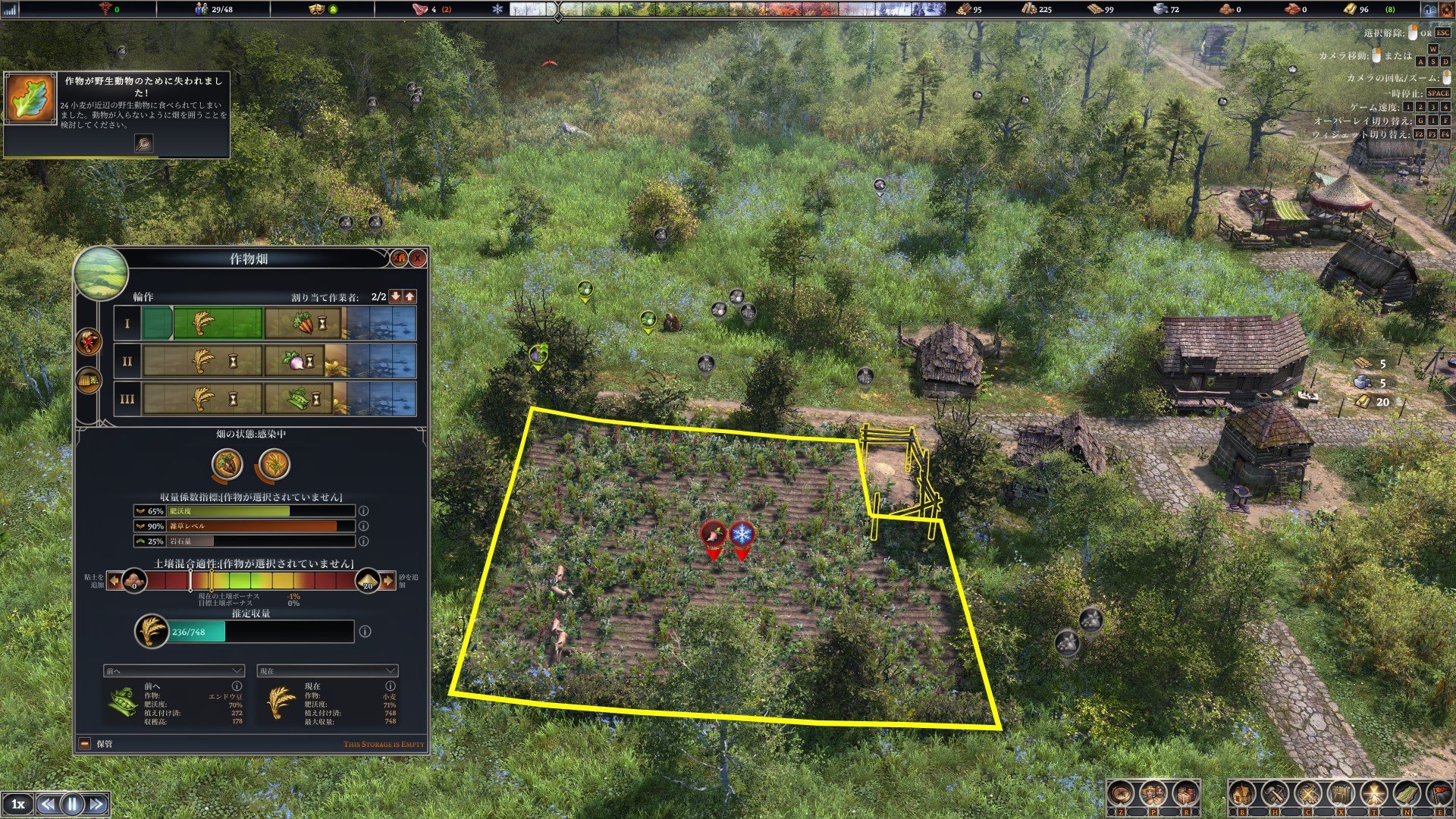1456x819 pixels.
Task: Locate the lost crops event with the magnifier
Action: [x=143, y=143]
